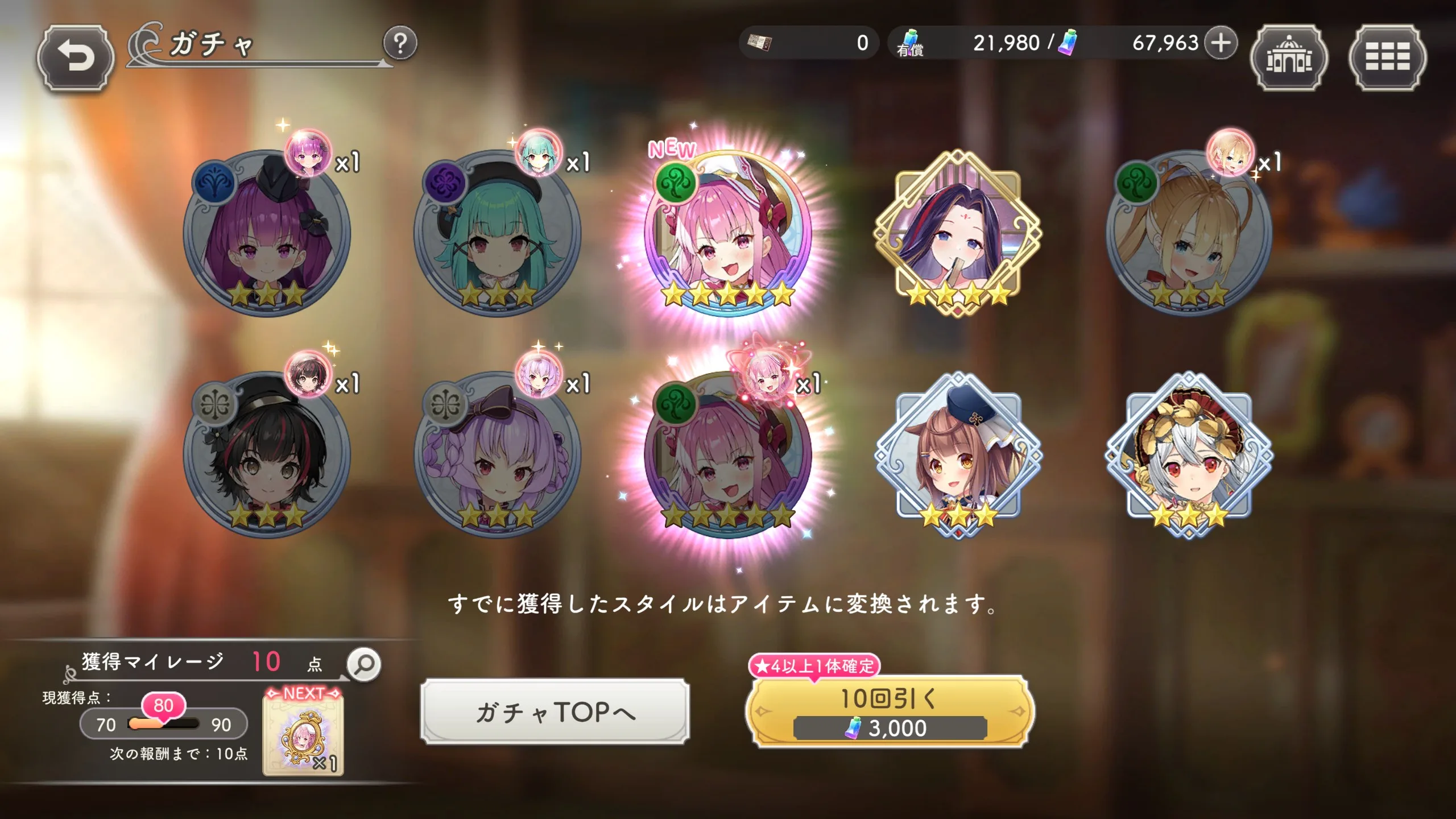Pull 10 more times for 3,000 gems
The width and height of the screenshot is (1456, 819).
890,712
